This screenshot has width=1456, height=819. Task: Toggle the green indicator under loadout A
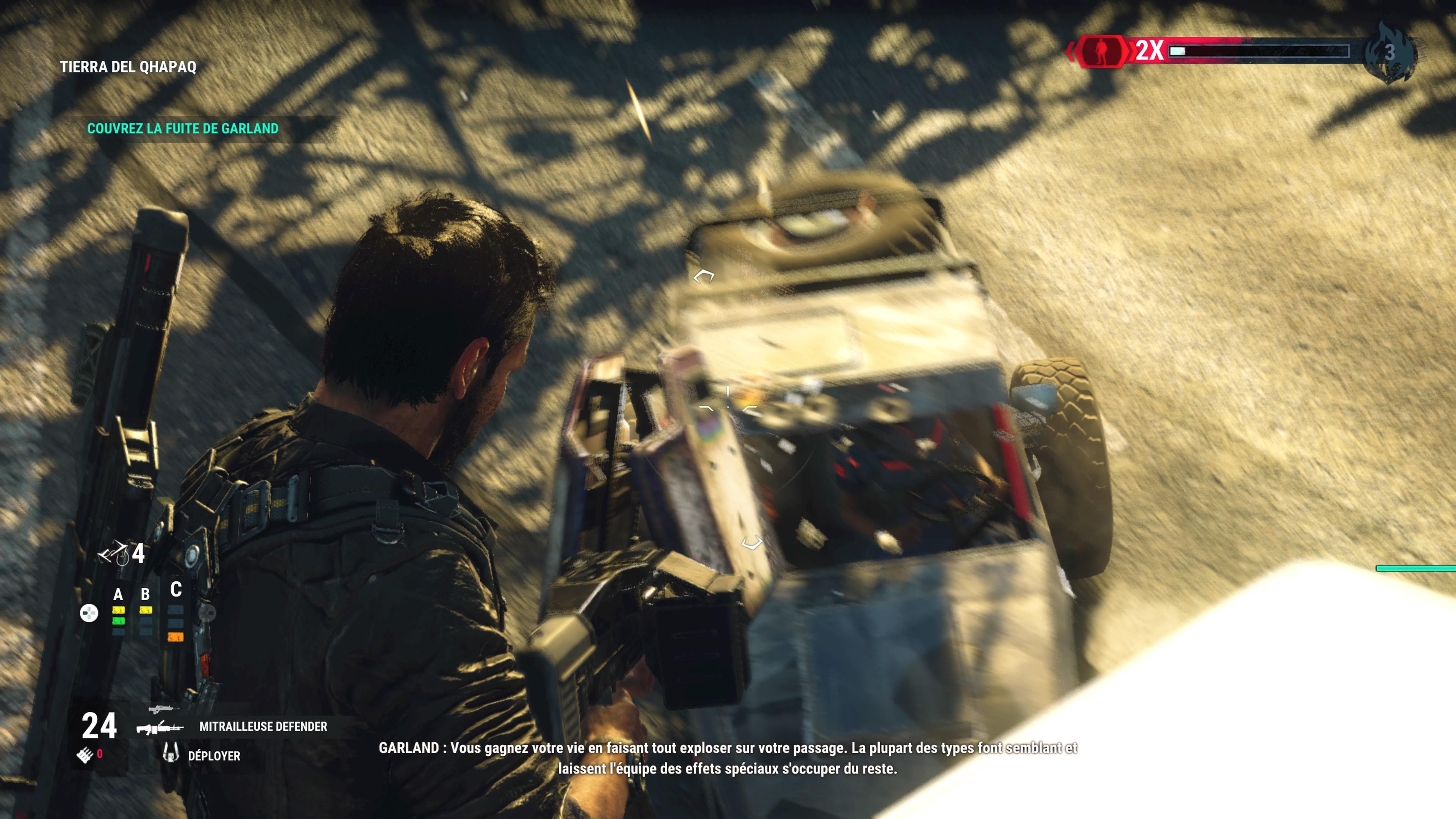(x=119, y=621)
